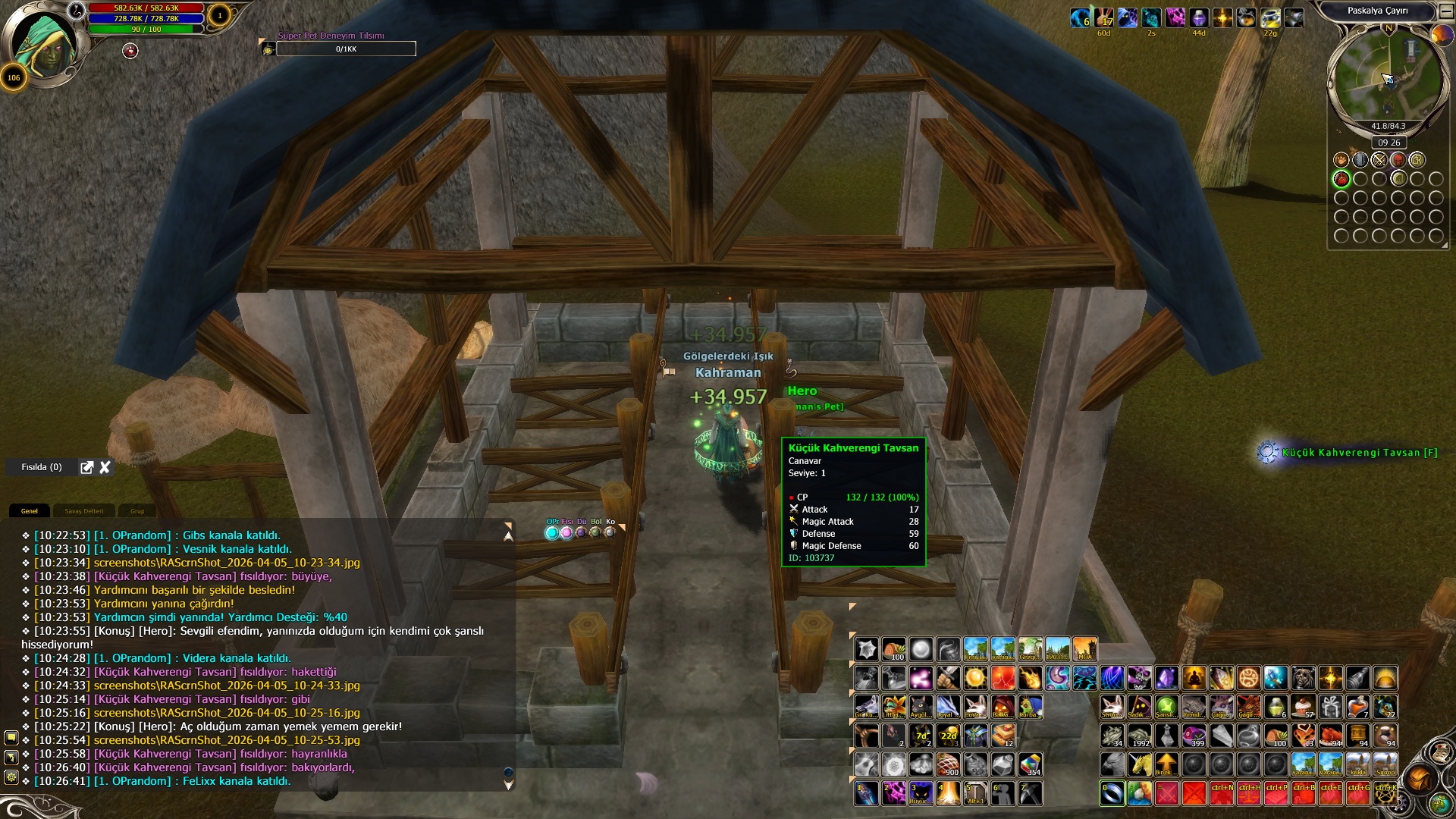The height and width of the screenshot is (819, 1456).
Task: Use the cupcake item with 57 stacks
Action: coord(1303,707)
